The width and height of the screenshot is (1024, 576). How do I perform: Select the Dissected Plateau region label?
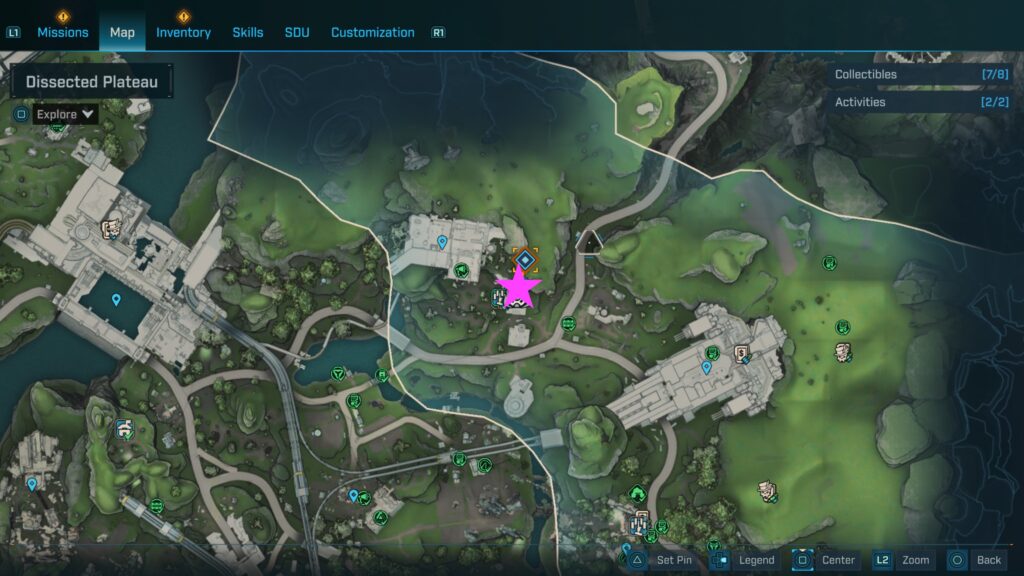click(91, 82)
